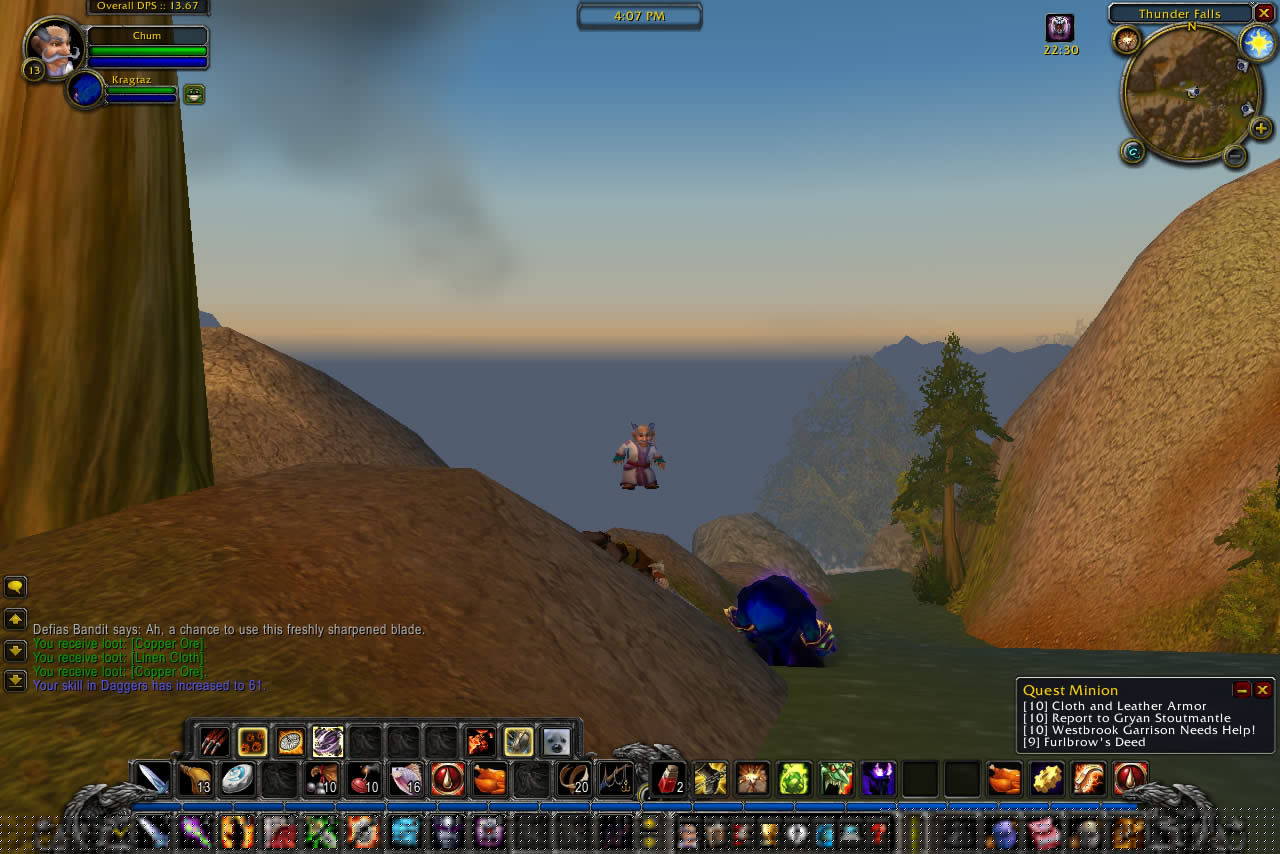1280x854 pixels.
Task: Activate the claw attack pet ability
Action: tap(214, 741)
